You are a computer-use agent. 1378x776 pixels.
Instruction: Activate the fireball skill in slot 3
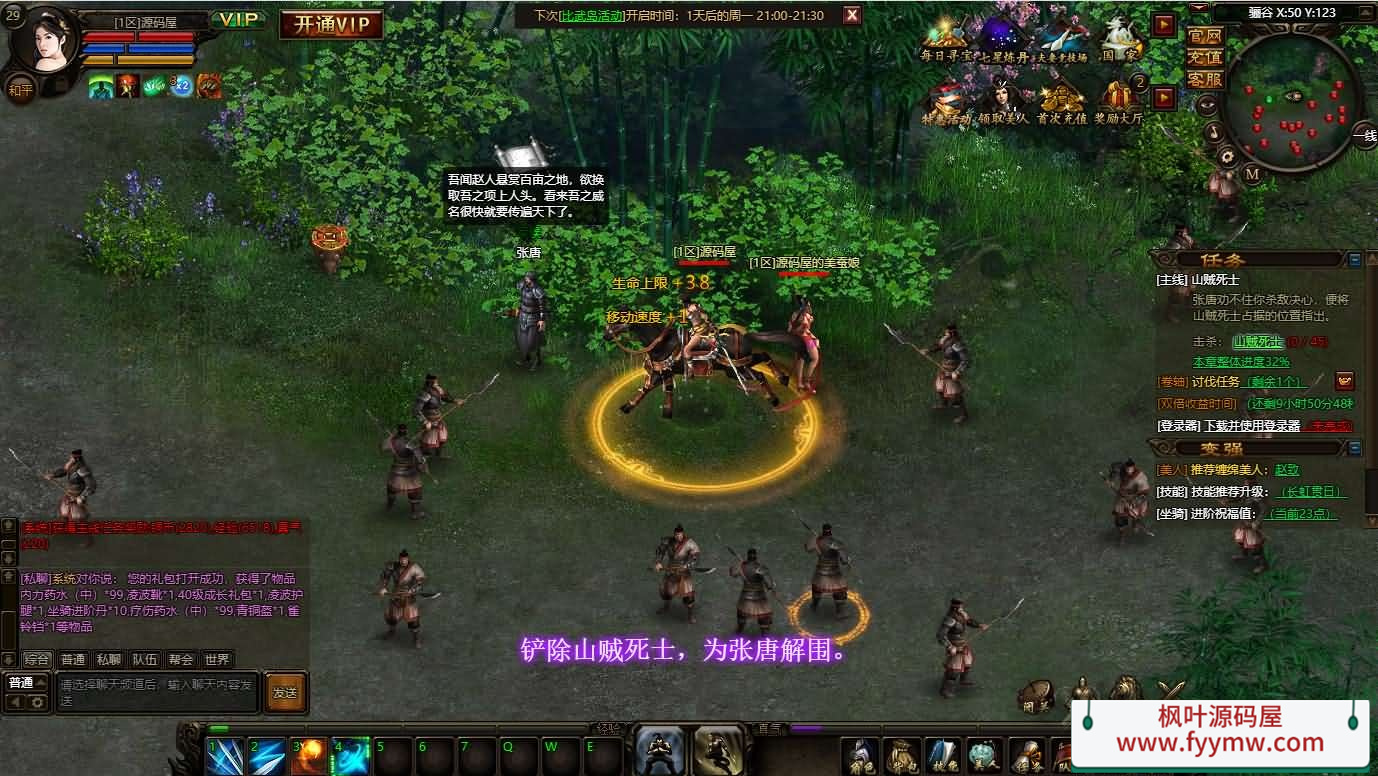coord(309,756)
